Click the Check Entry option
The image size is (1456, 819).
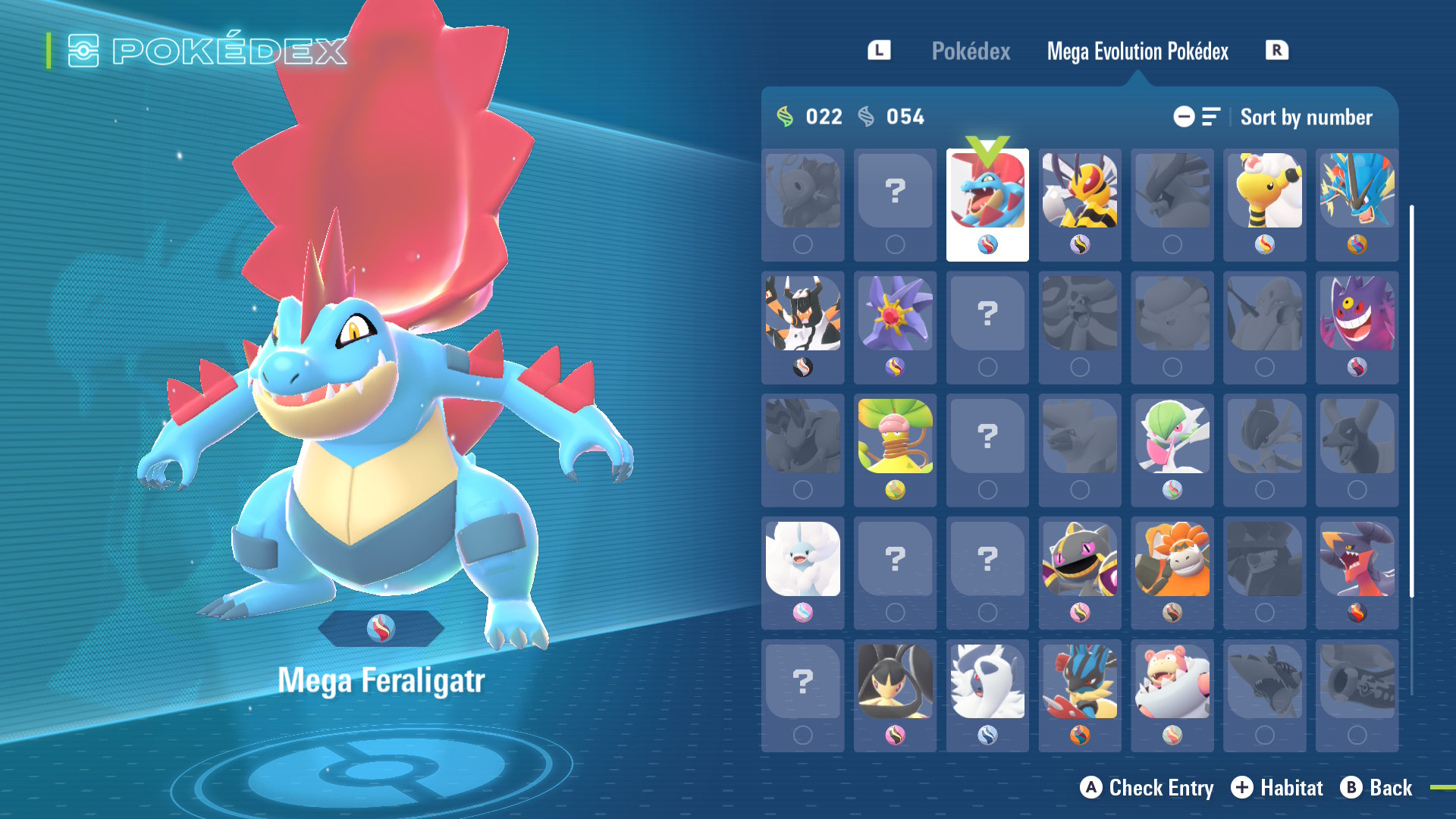click(1147, 788)
